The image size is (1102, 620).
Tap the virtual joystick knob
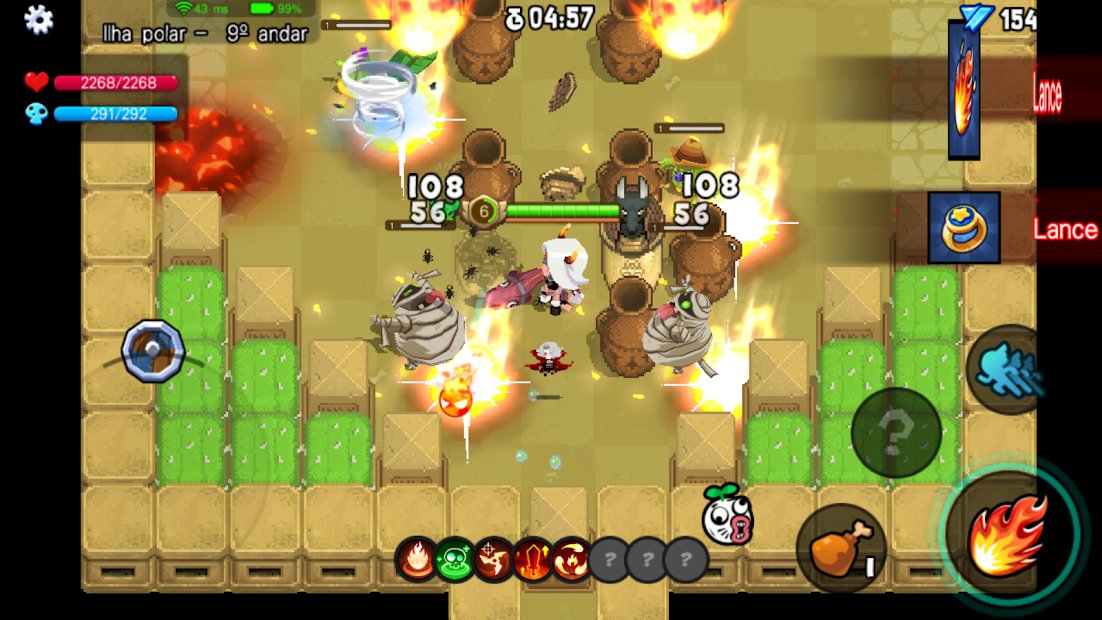coord(153,350)
